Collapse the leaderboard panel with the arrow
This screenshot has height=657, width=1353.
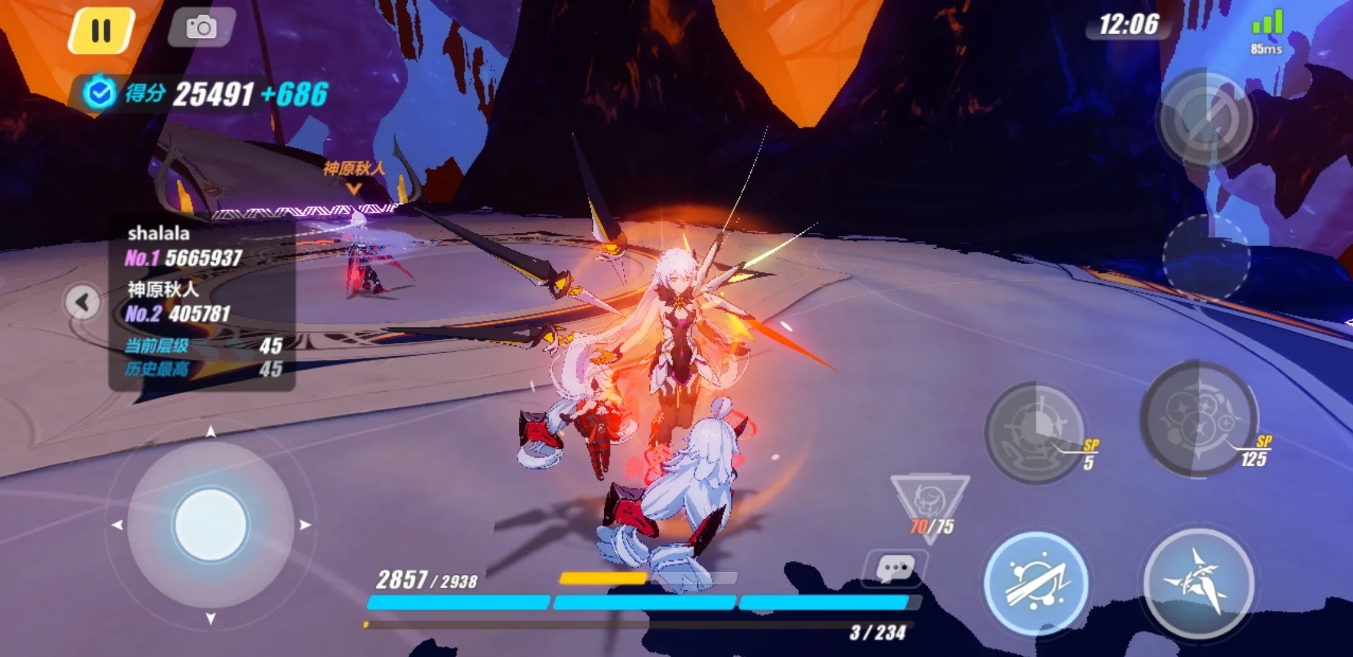coord(83,301)
